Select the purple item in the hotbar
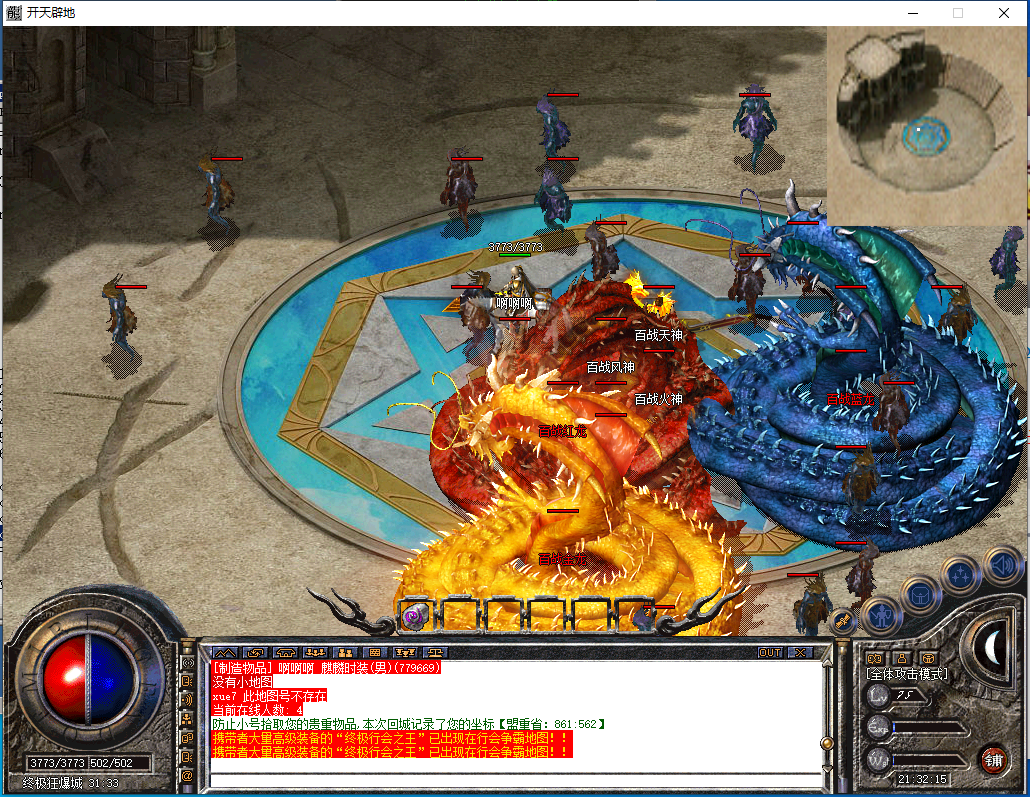The height and width of the screenshot is (797, 1030). tap(413, 617)
